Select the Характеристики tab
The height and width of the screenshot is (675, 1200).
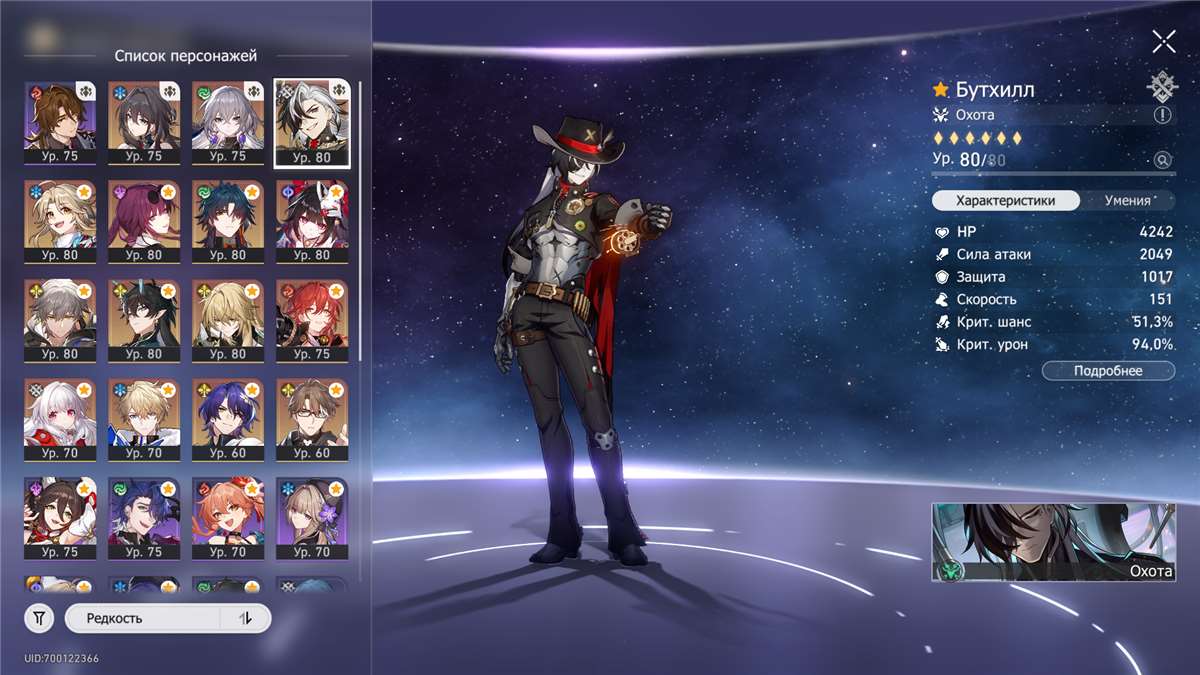[x=1006, y=200]
